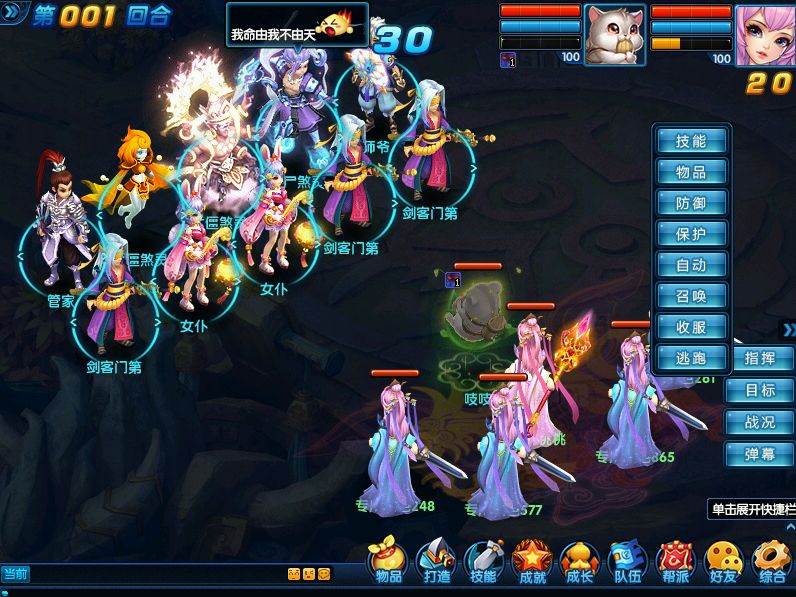Open the 打造 crafting menu

click(436, 562)
